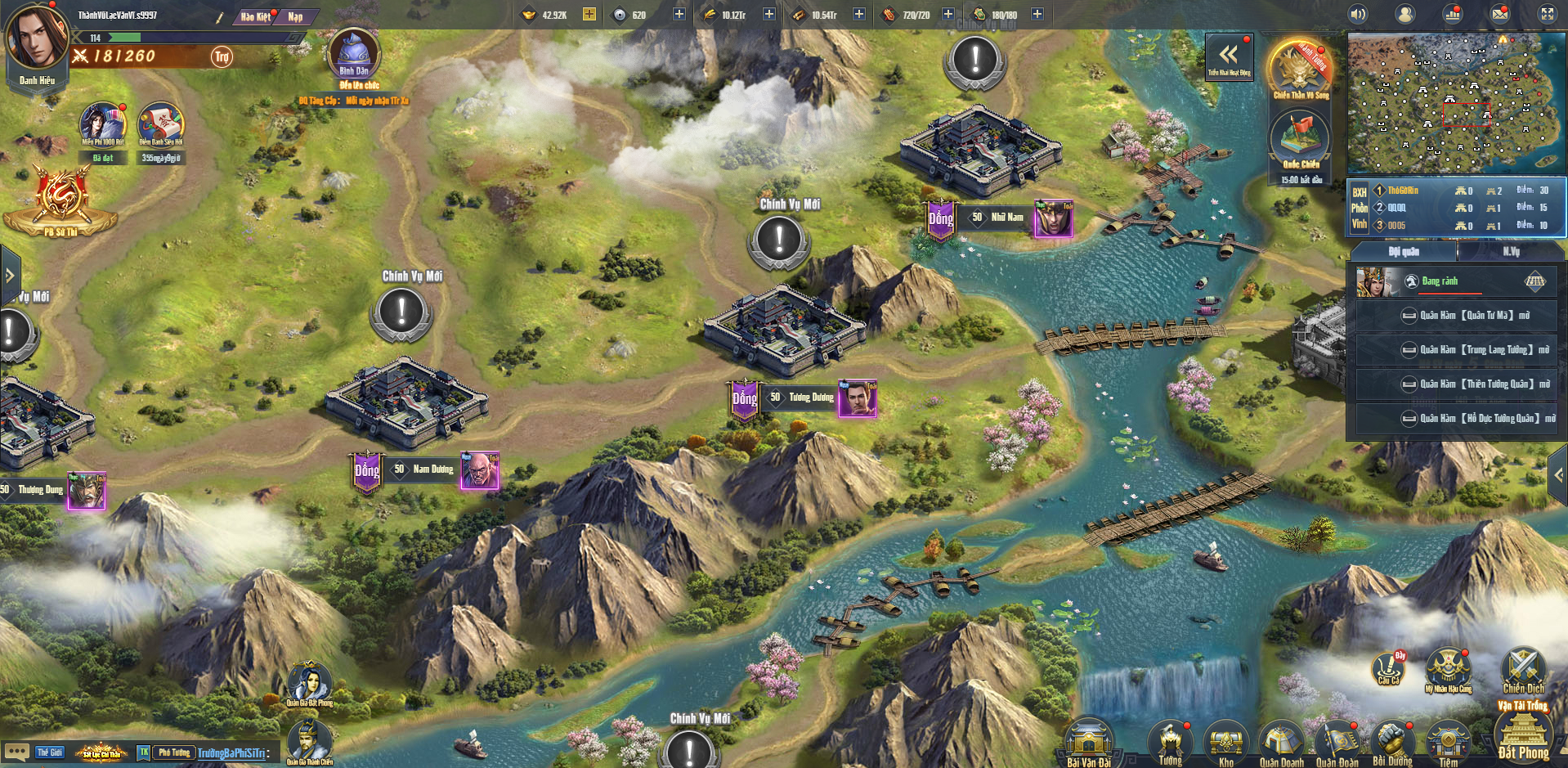Click the world minimap
The height and width of the screenshot is (768, 1568).
[x=1455, y=102]
